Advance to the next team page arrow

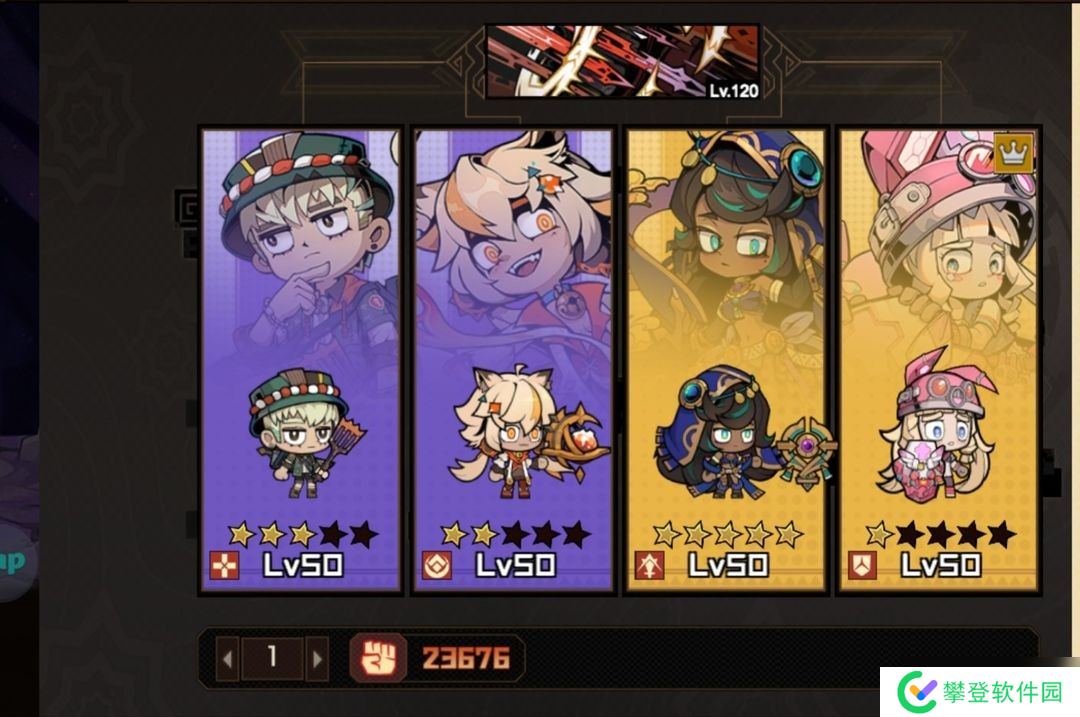pyautogui.click(x=317, y=658)
